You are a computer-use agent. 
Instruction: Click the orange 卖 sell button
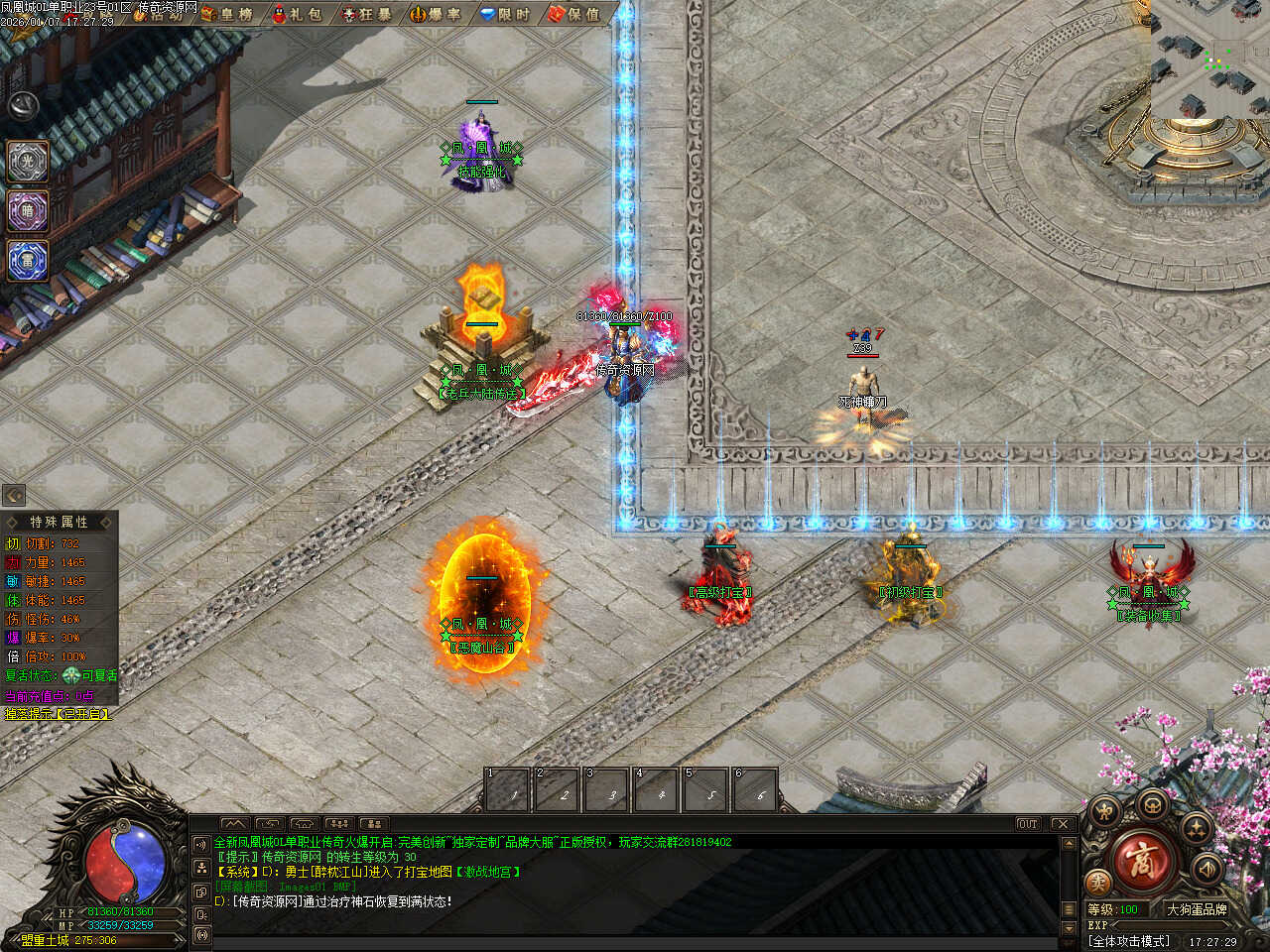point(1097,882)
